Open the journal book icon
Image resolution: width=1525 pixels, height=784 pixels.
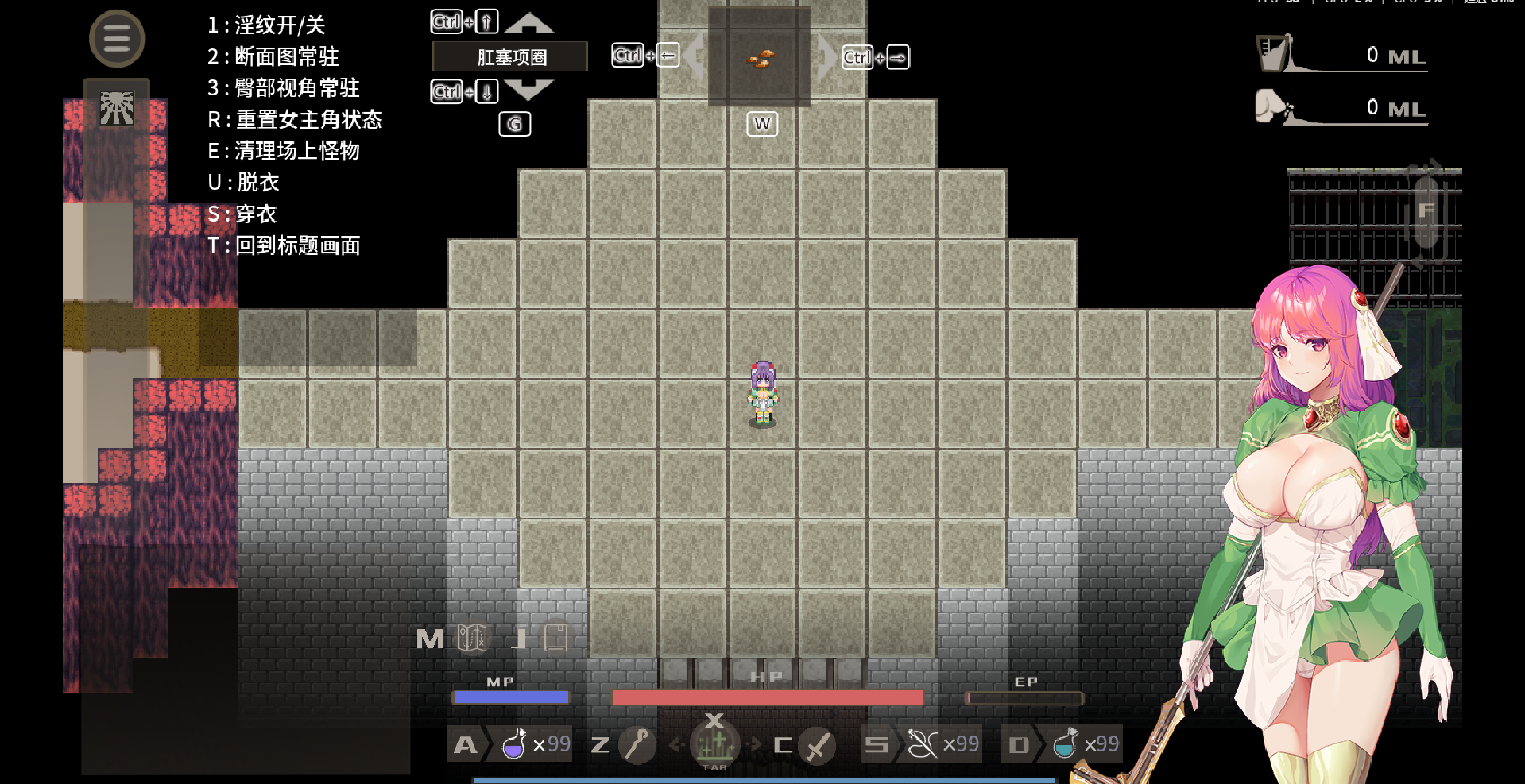pyautogui.click(x=555, y=638)
